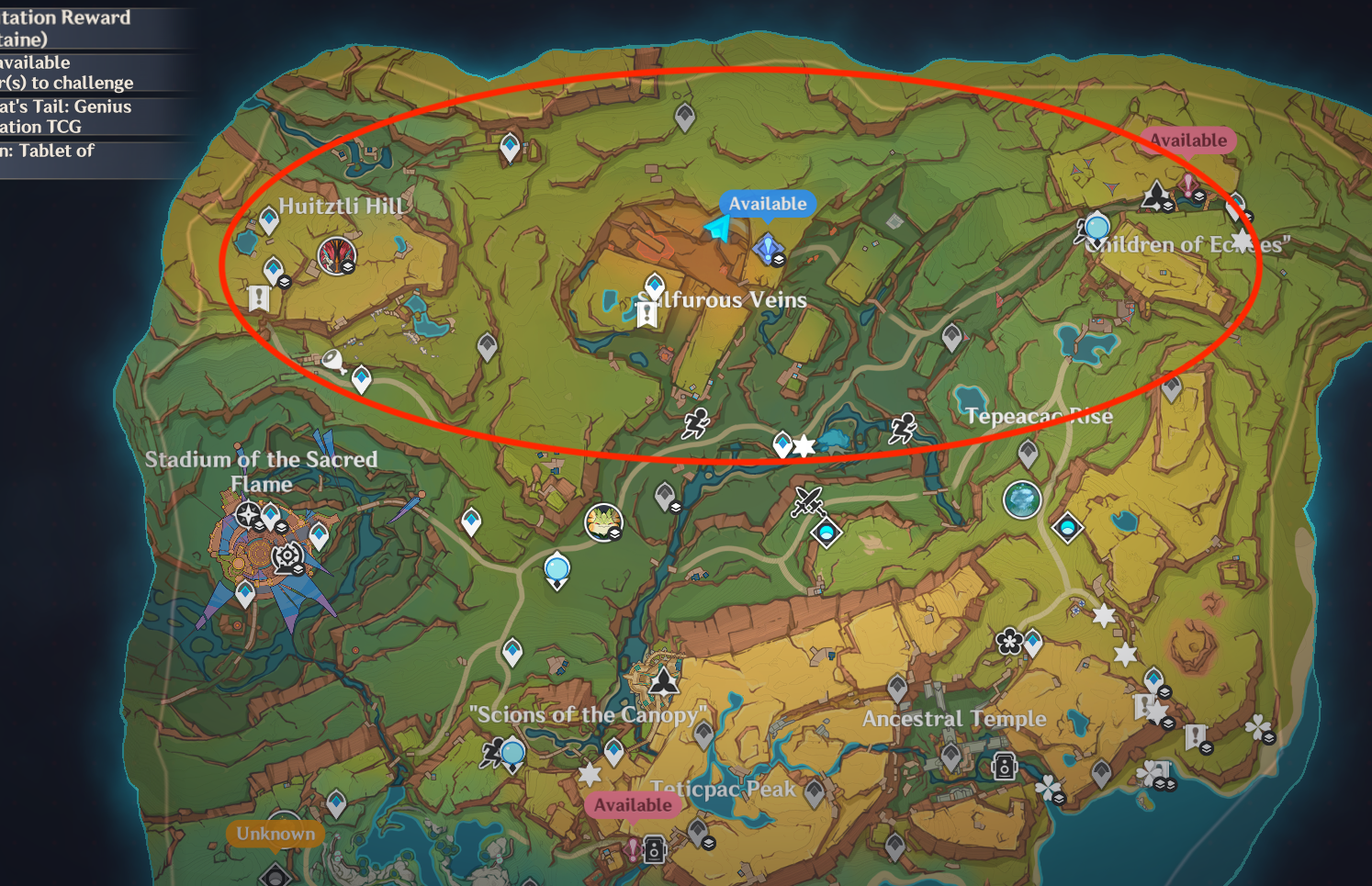Image resolution: width=1372 pixels, height=886 pixels.
Task: Click the pink Available tag near Children of Echoes
Action: click(1188, 140)
